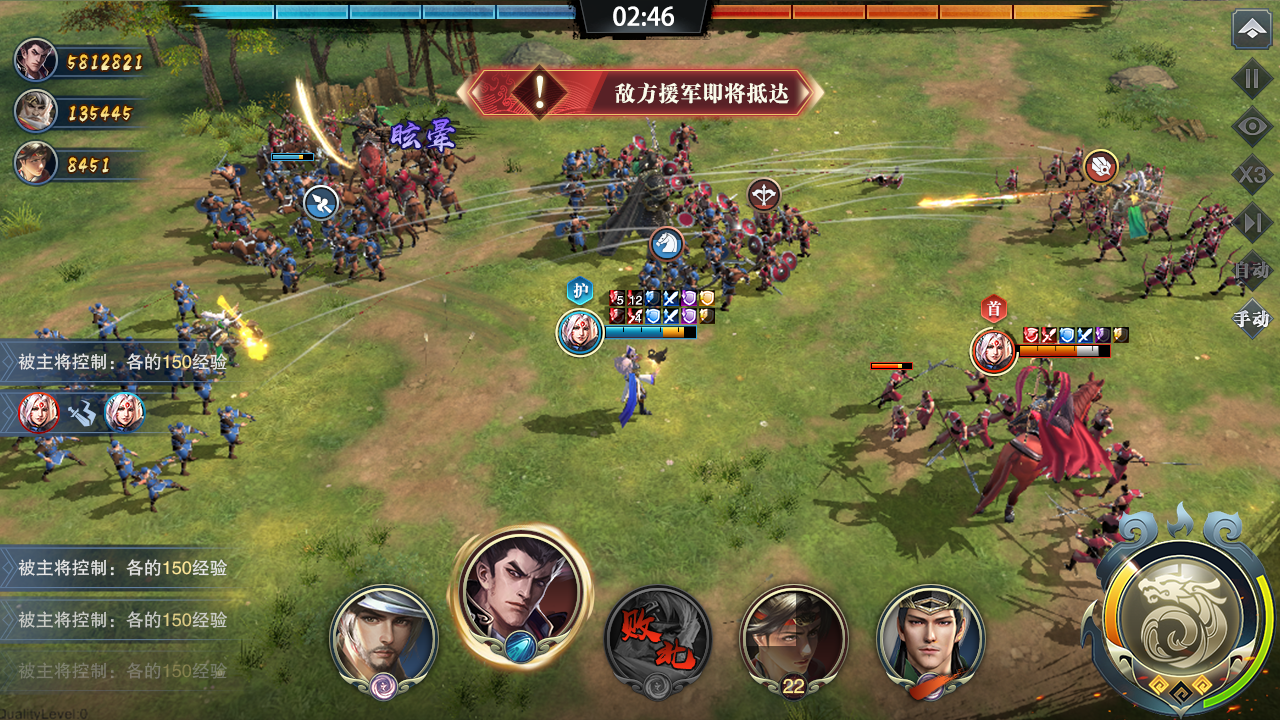
Task: Select the green-crowned hero portrait
Action: 930,638
